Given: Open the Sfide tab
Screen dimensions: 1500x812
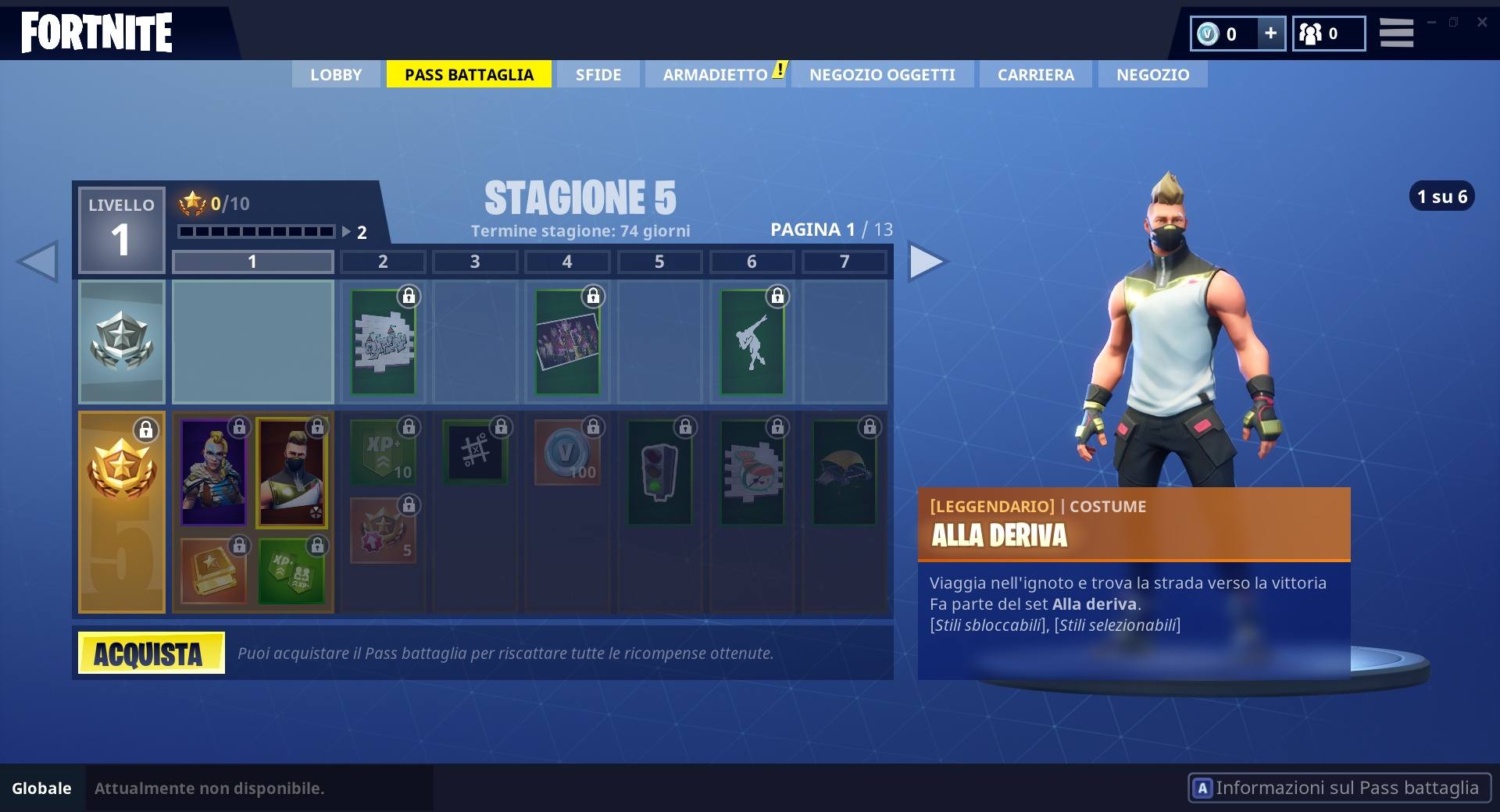Looking at the screenshot, I should pos(598,75).
